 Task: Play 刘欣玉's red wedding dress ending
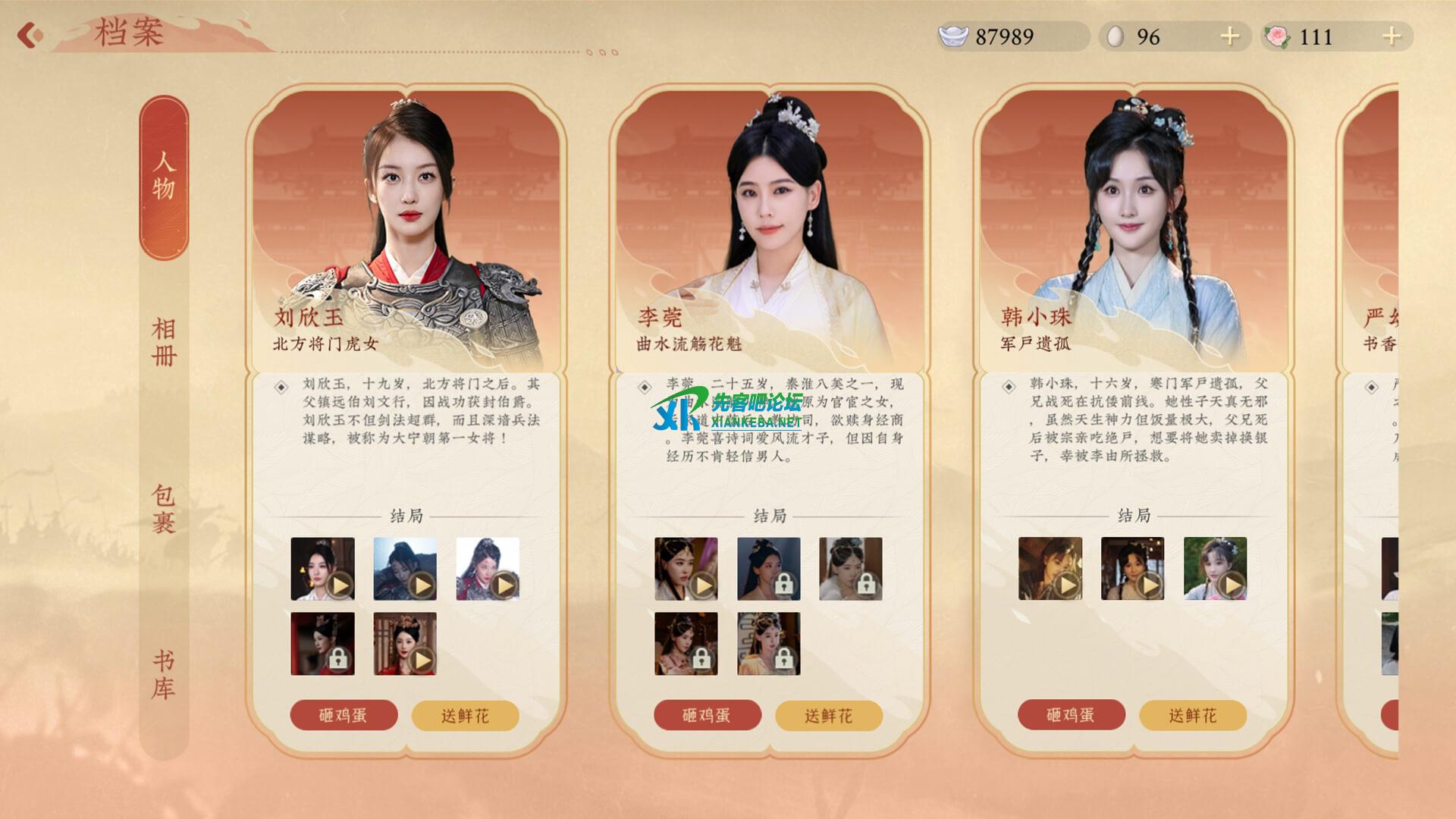[405, 644]
